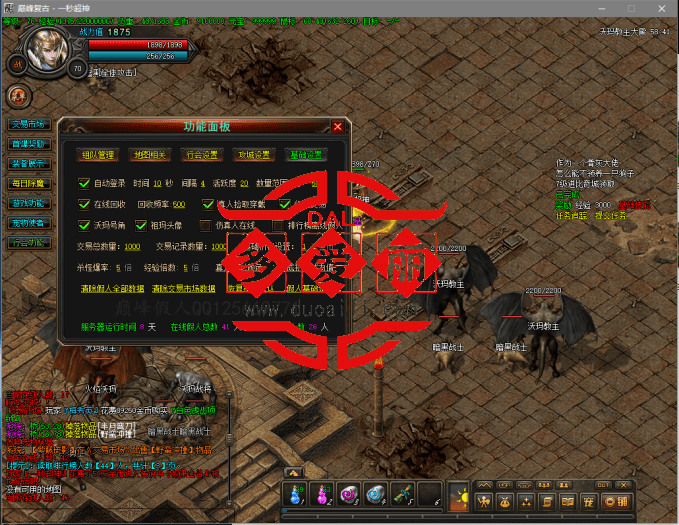The height and width of the screenshot is (525, 679).
Task: Toggle the 祖玛头像 checkbox
Action: pos(142,225)
